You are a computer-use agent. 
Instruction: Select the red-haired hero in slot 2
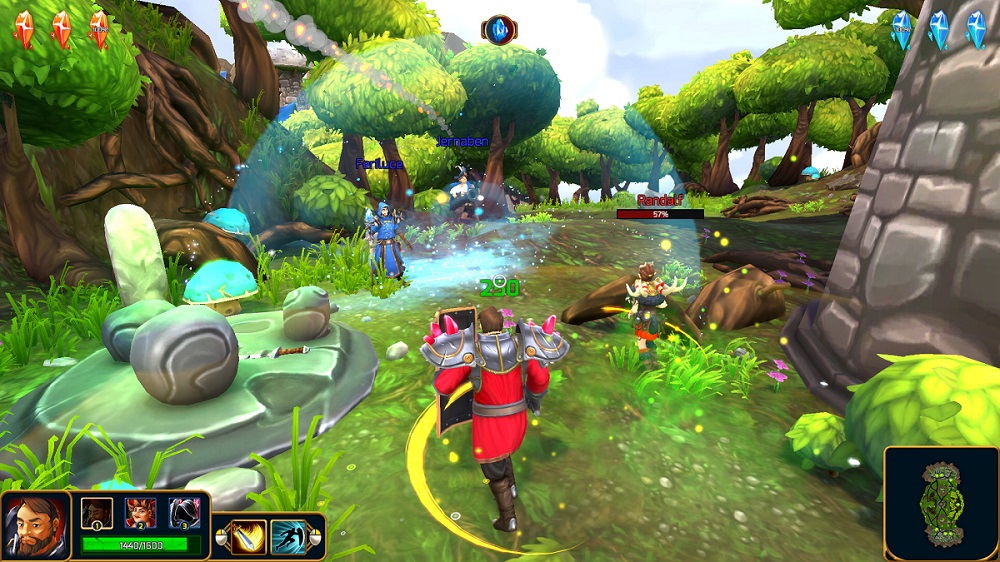tap(140, 512)
